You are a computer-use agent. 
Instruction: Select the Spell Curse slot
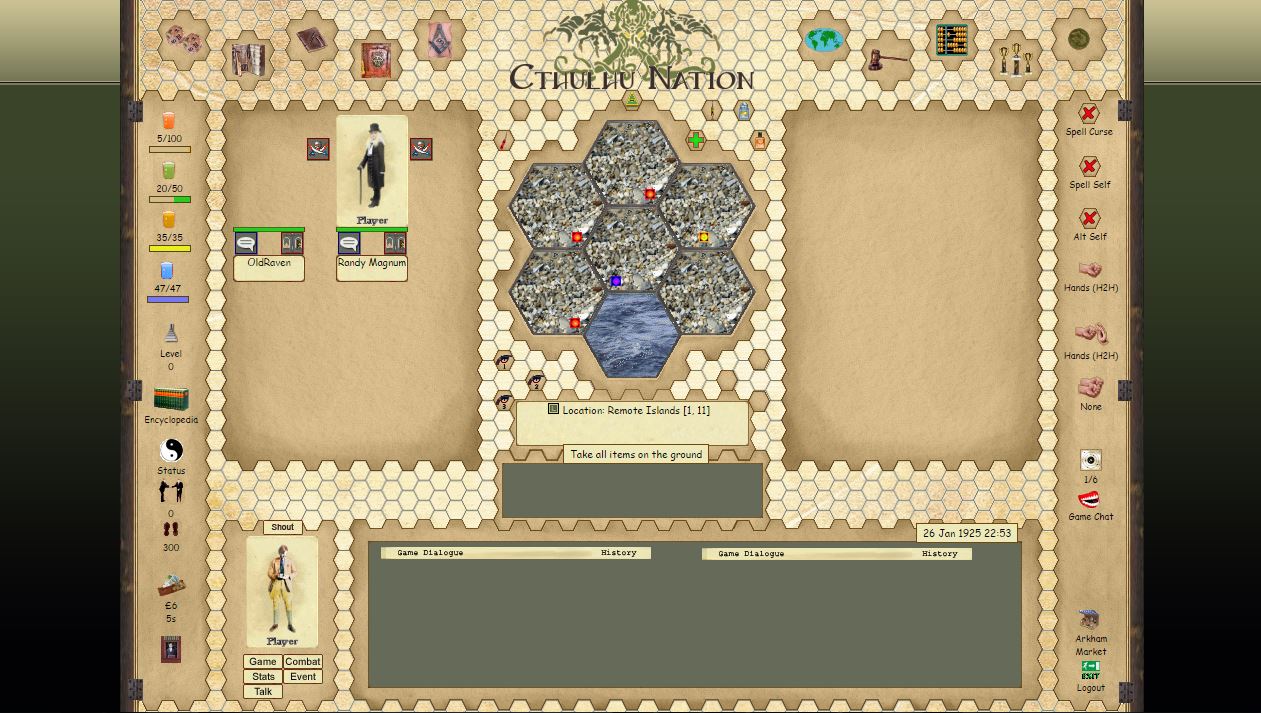click(1089, 114)
